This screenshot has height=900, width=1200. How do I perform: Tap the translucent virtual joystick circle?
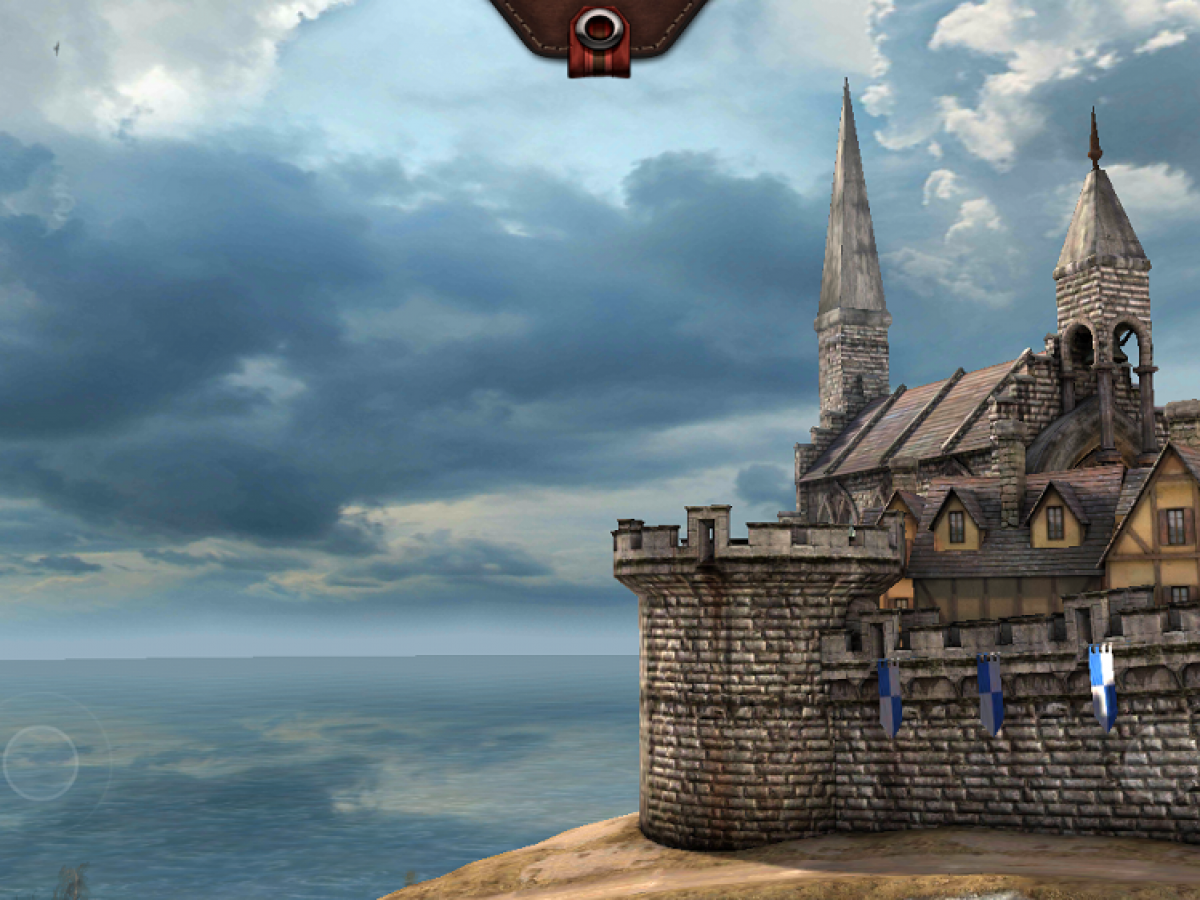point(41,763)
